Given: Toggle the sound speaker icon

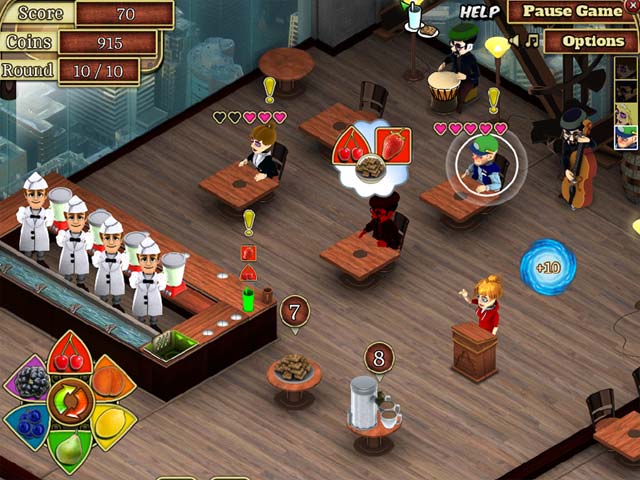Looking at the screenshot, I should coord(516,41).
